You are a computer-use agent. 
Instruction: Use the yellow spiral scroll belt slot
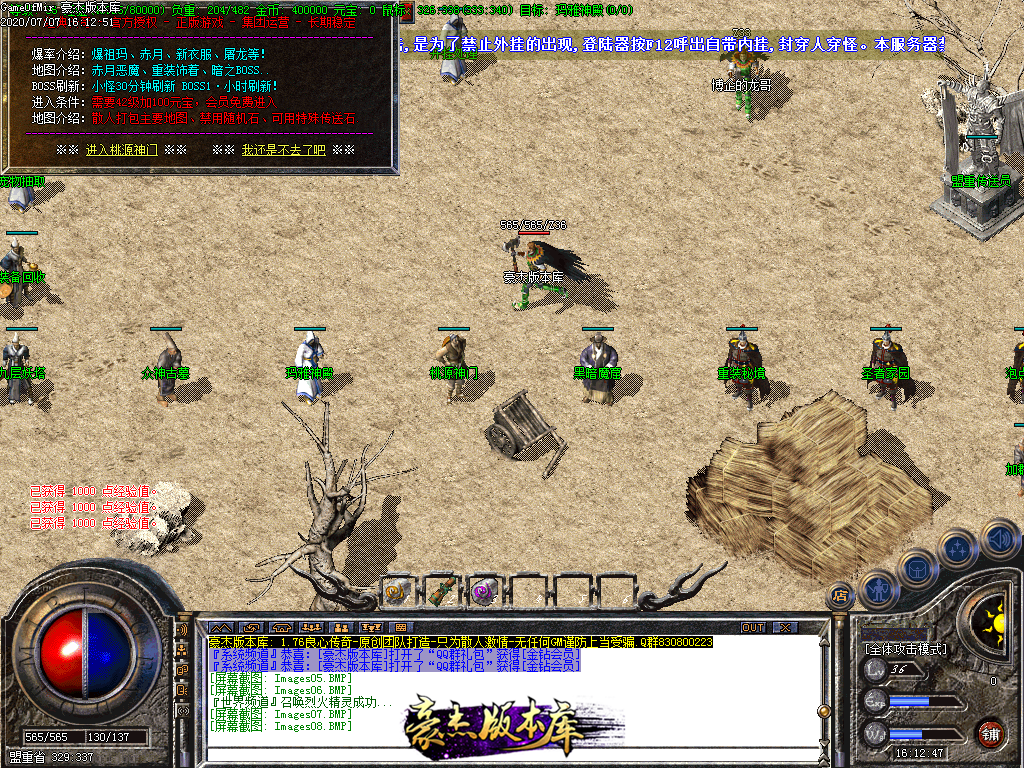pyautogui.click(x=398, y=591)
